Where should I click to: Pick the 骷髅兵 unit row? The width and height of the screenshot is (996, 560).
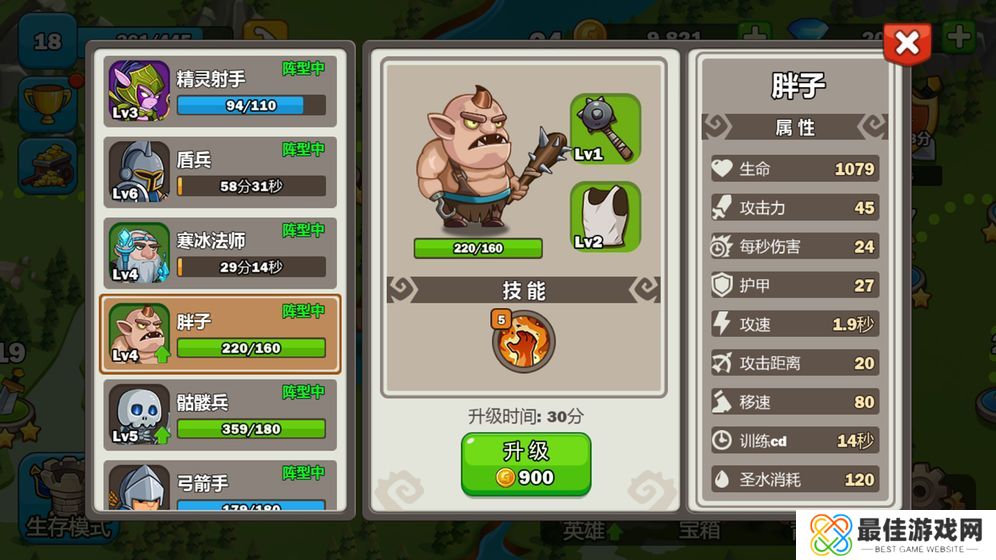(x=221, y=415)
